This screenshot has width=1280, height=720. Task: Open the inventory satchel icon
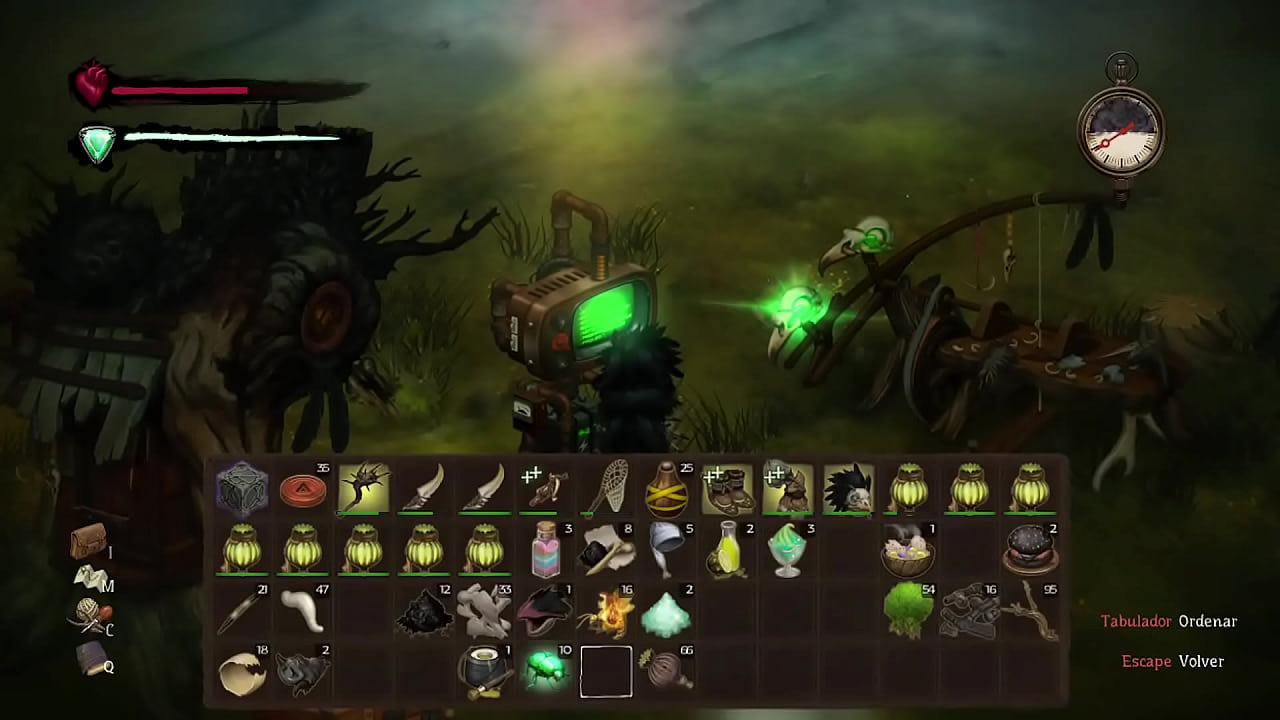click(x=88, y=541)
